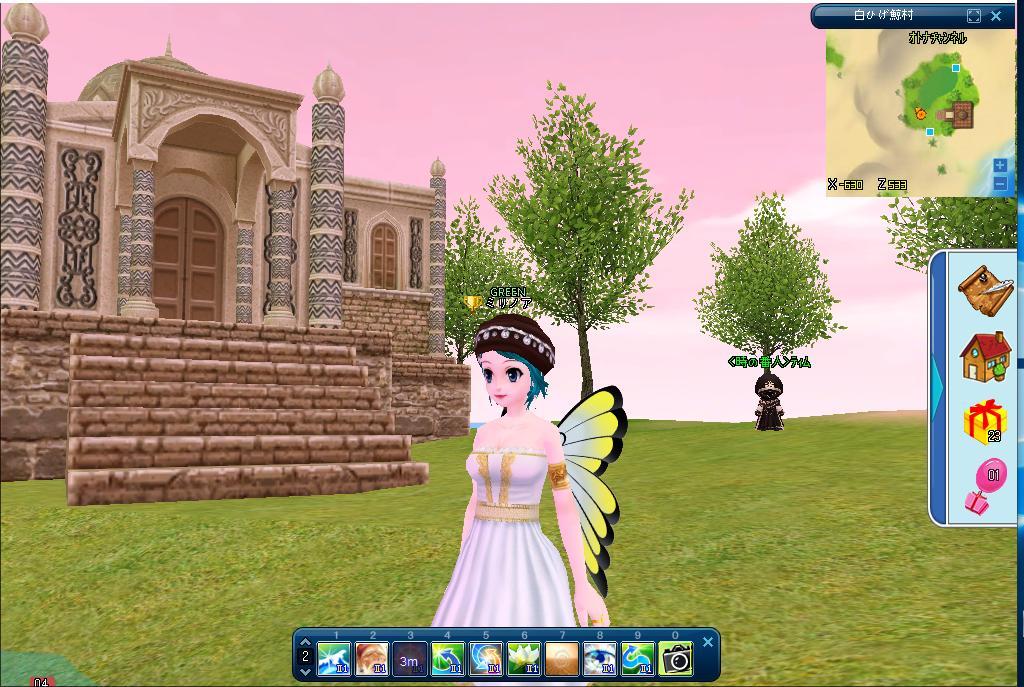Viewport: 1024px width, 687px height.
Task: Open the house icon in side panel
Action: [x=984, y=355]
